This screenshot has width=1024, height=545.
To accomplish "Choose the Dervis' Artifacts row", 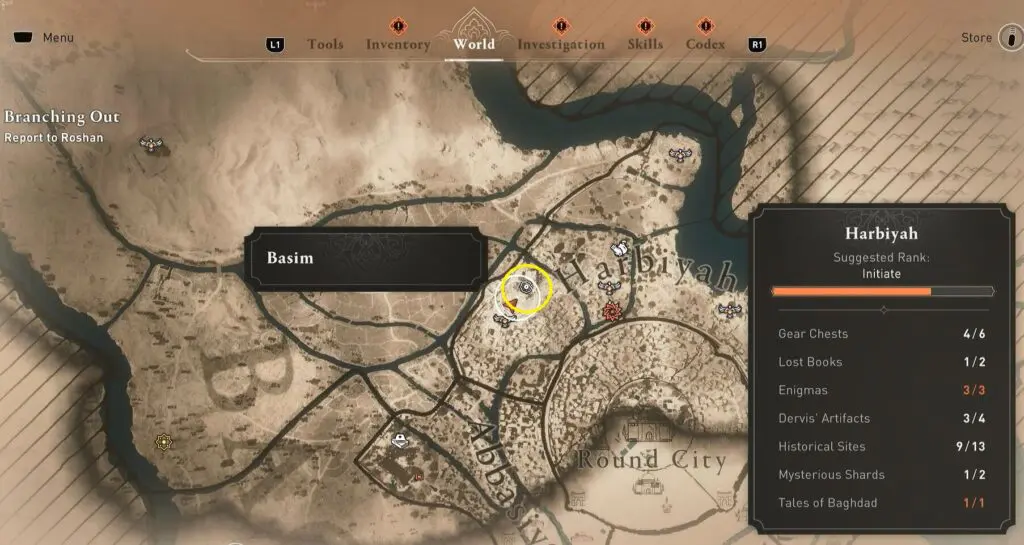I will coord(880,418).
